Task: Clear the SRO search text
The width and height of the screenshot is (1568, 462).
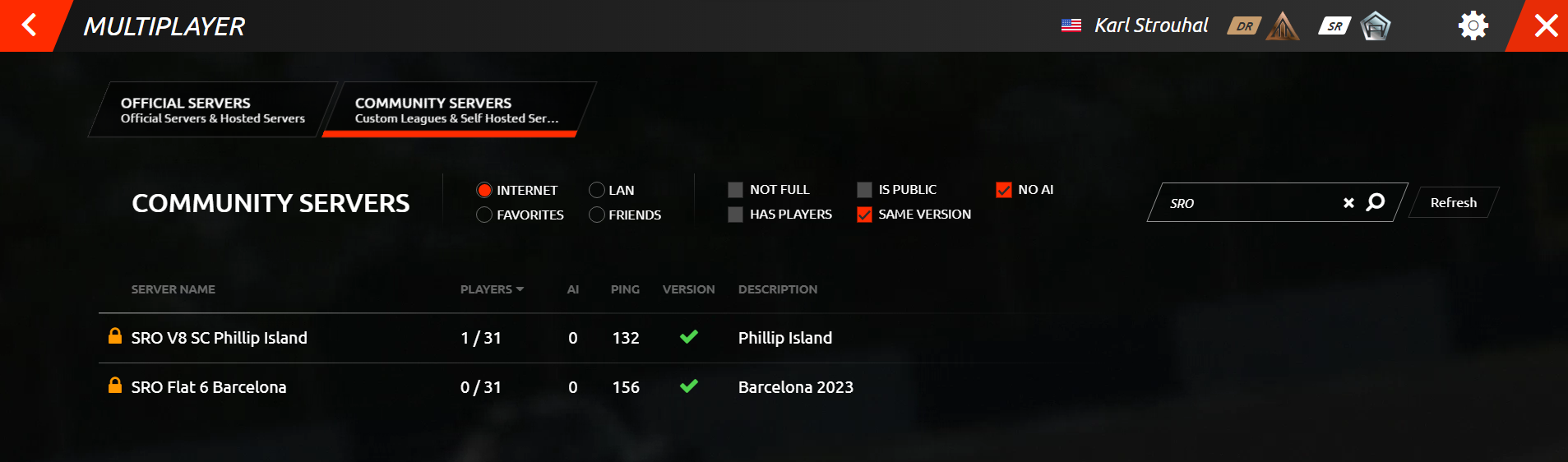Action: [1348, 203]
